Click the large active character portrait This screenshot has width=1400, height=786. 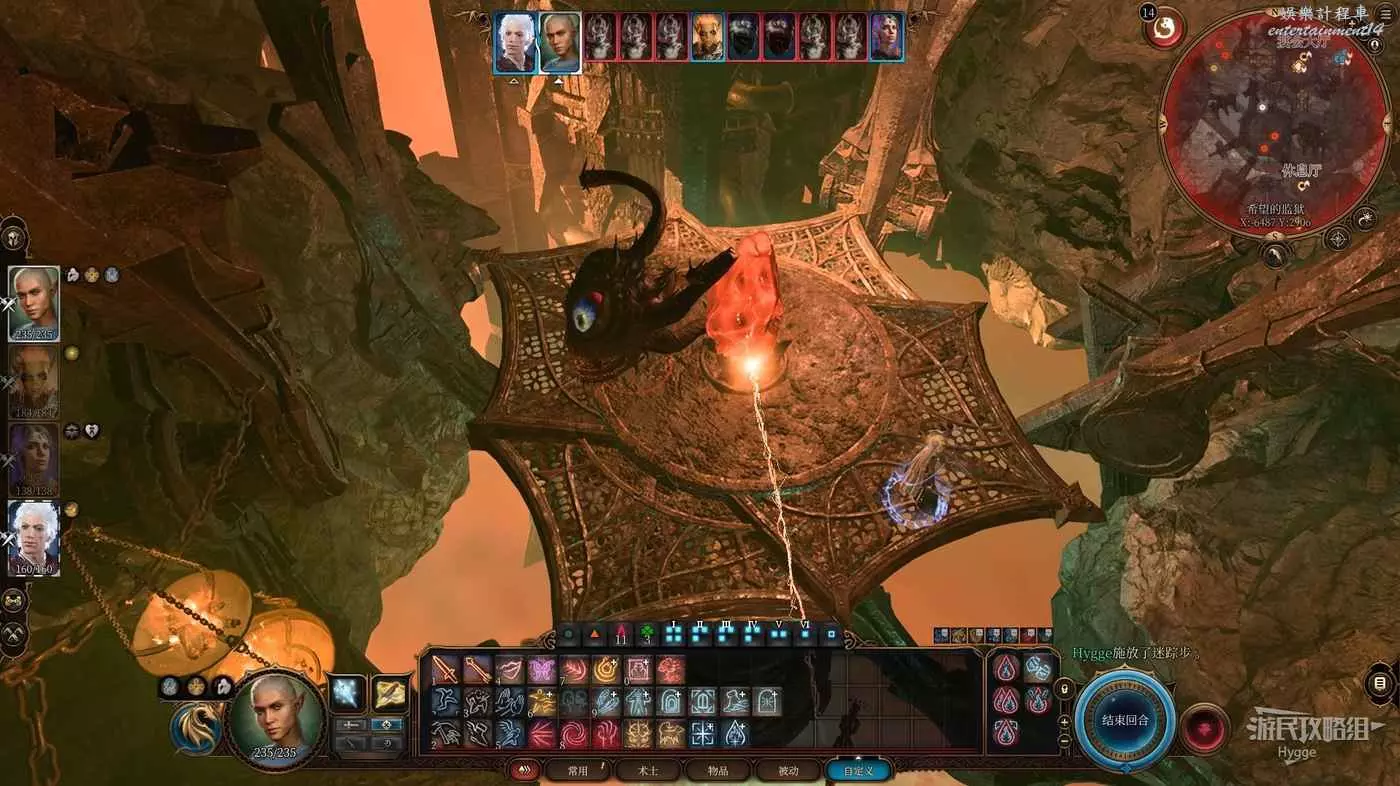[x=275, y=718]
